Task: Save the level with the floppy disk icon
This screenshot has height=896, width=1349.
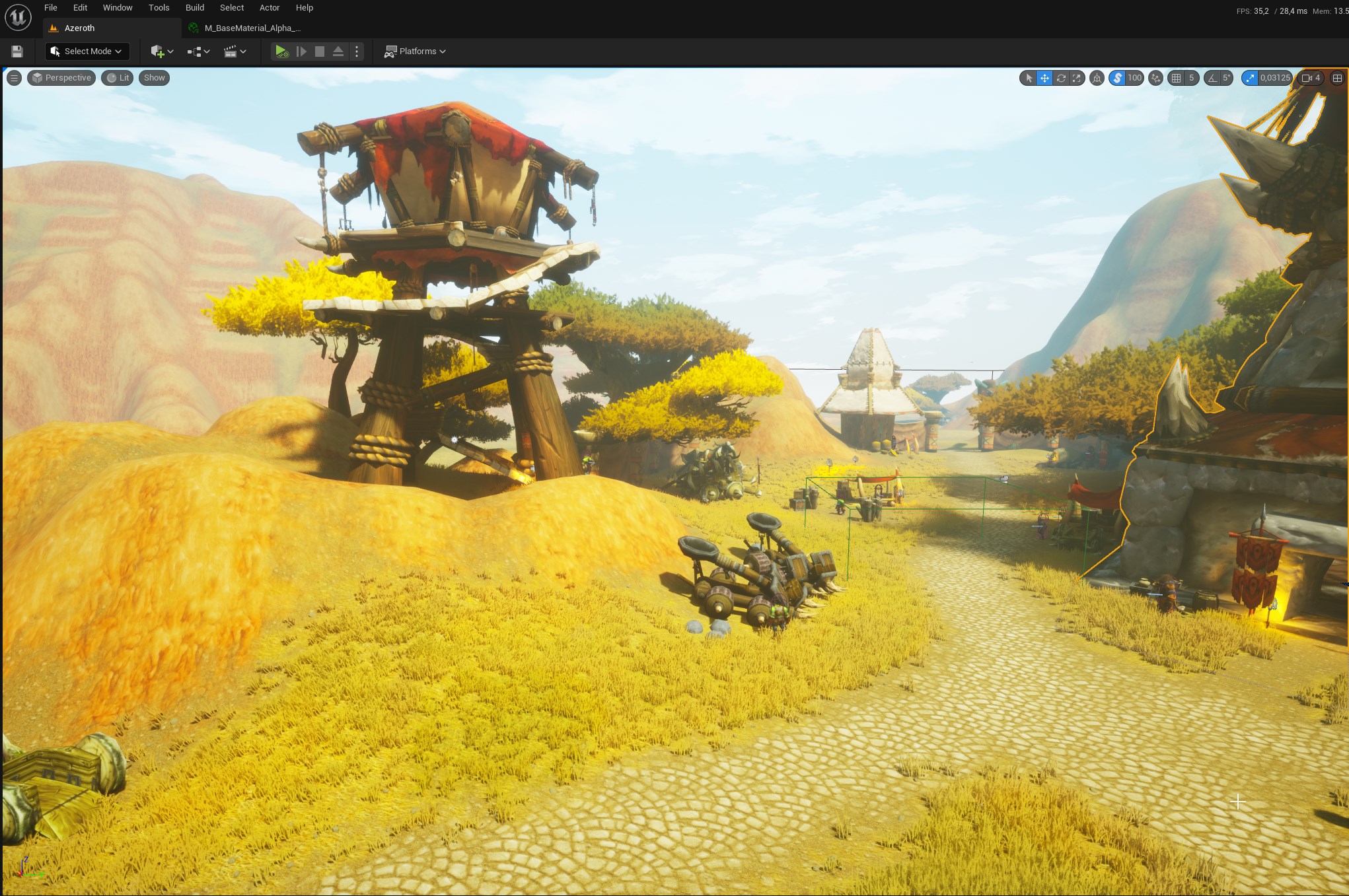Action: click(17, 52)
